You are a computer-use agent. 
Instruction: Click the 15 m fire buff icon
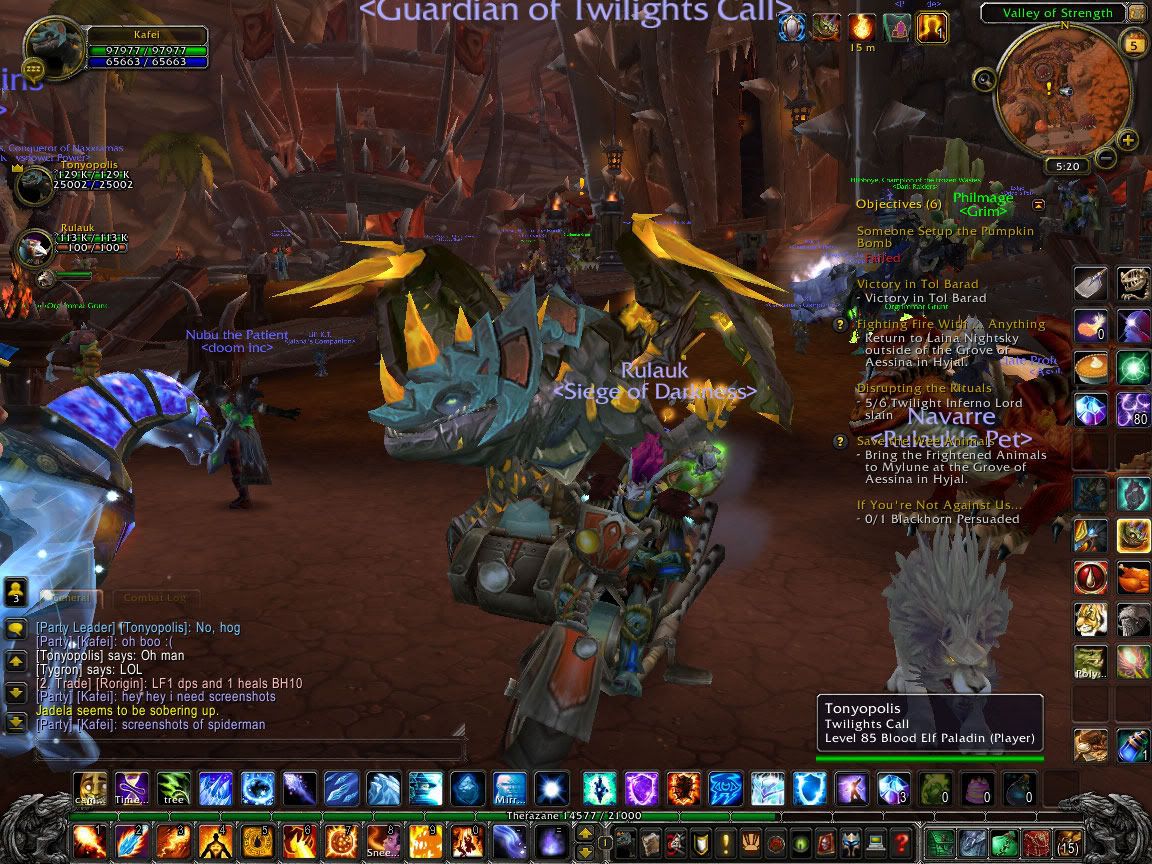click(861, 27)
